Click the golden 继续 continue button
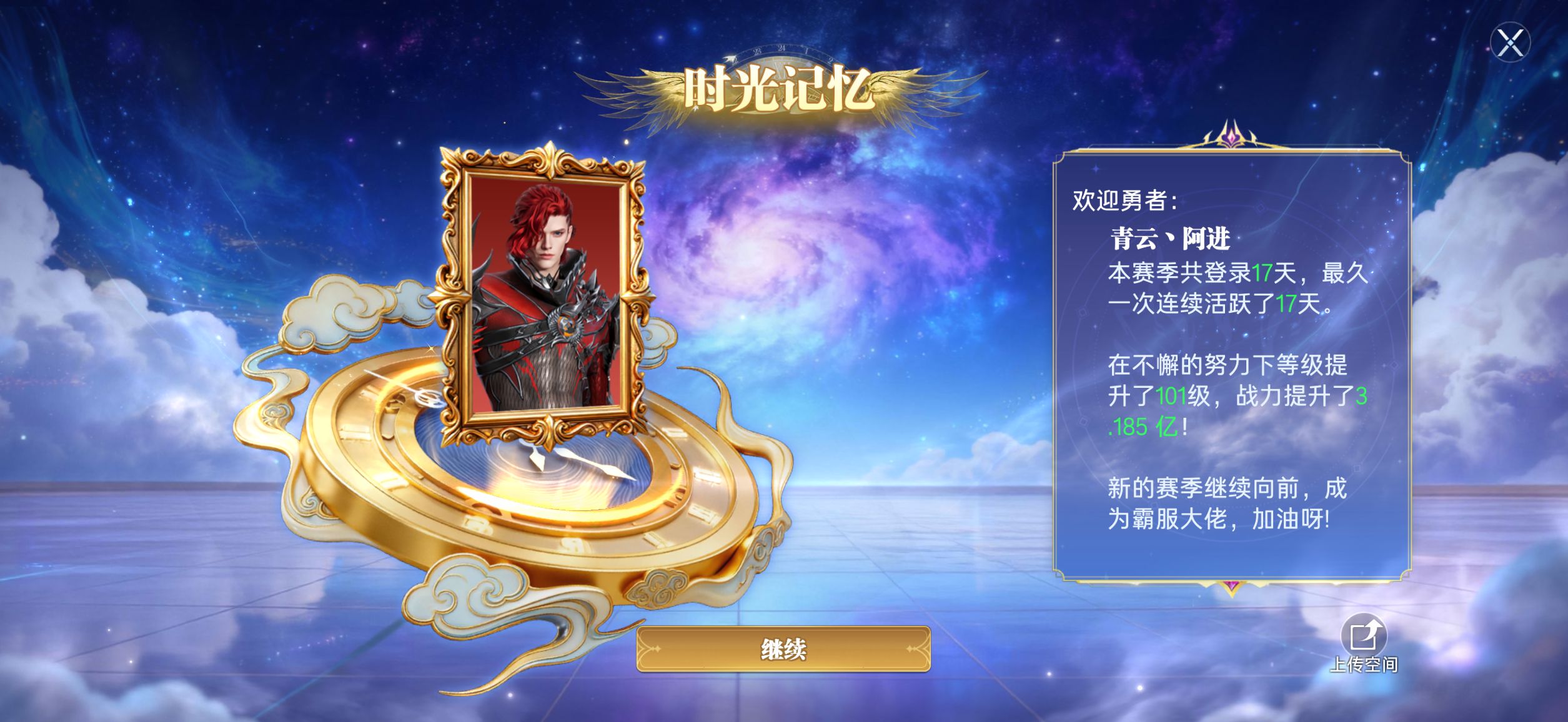This screenshot has height=722, width=1568. tap(783, 650)
